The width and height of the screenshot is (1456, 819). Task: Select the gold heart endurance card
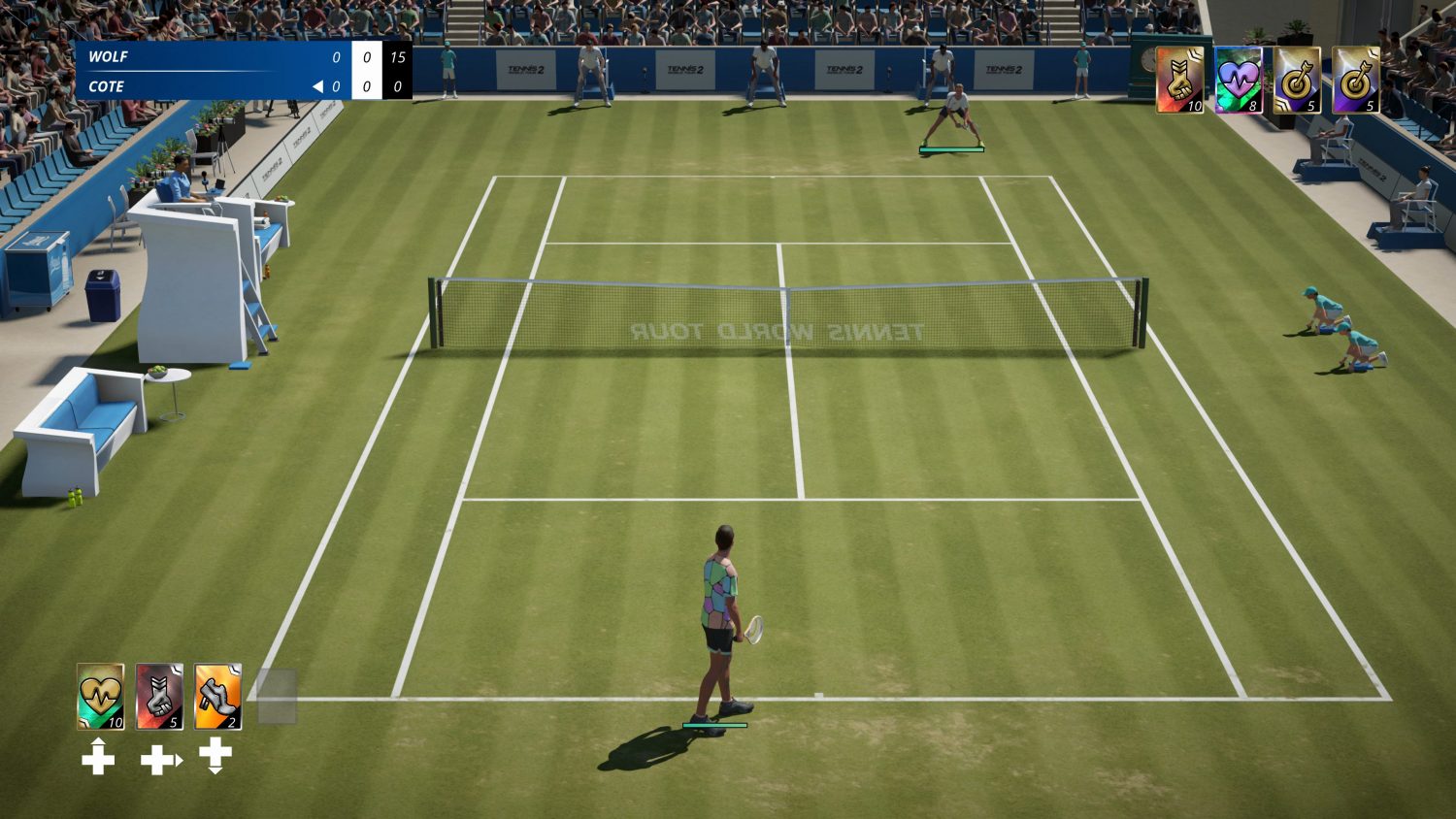coord(101,696)
